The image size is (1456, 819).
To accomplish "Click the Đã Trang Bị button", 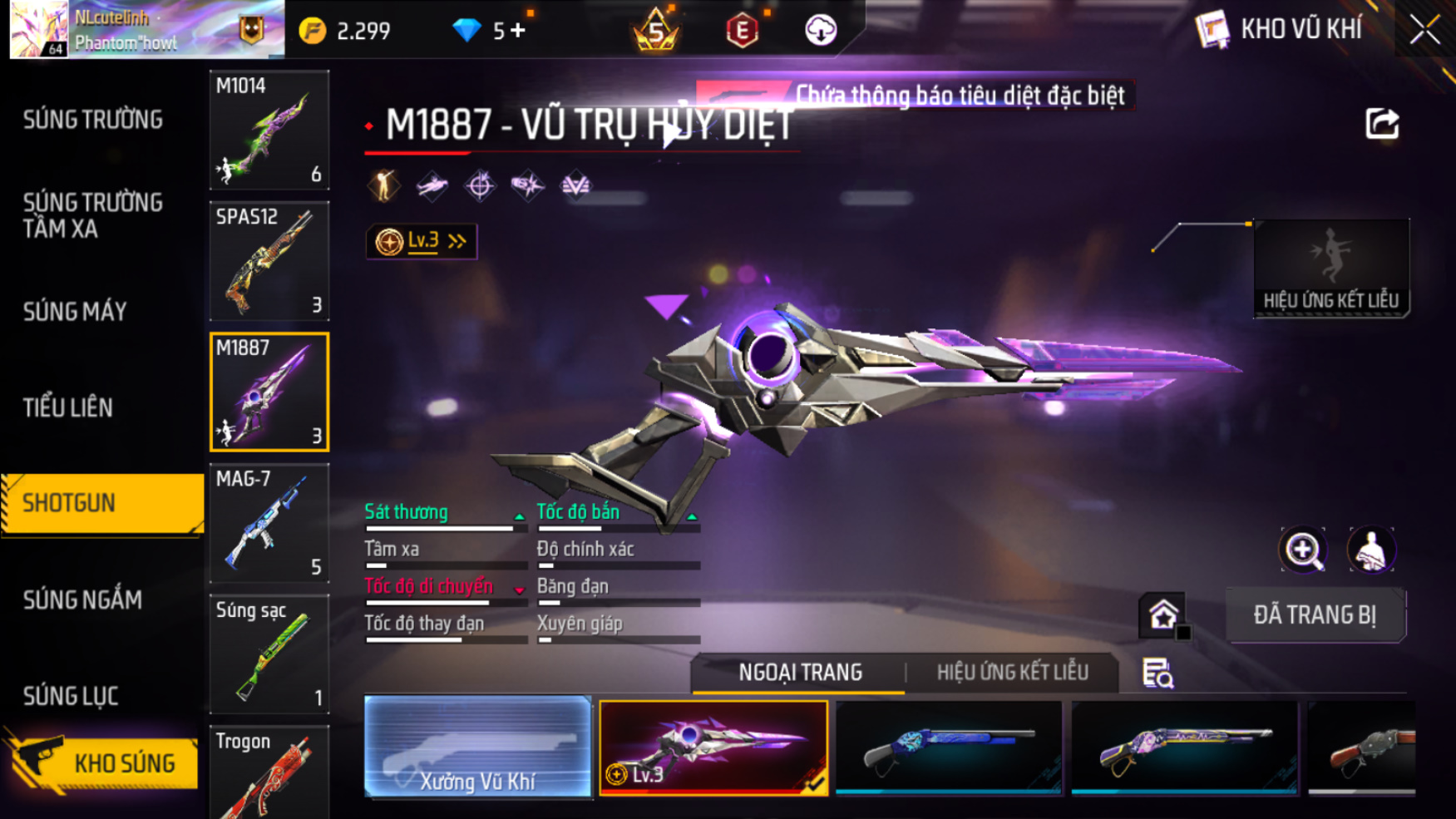I will 1315,615.
